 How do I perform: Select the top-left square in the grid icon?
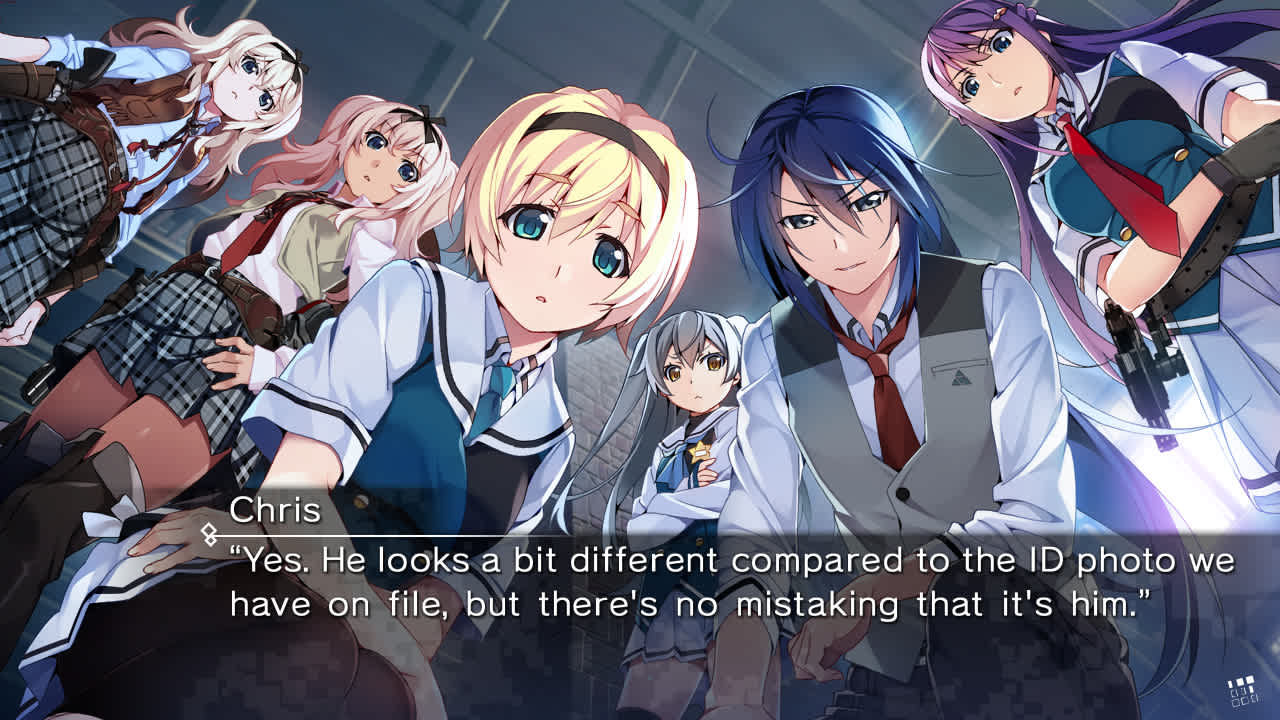tap(1230, 683)
